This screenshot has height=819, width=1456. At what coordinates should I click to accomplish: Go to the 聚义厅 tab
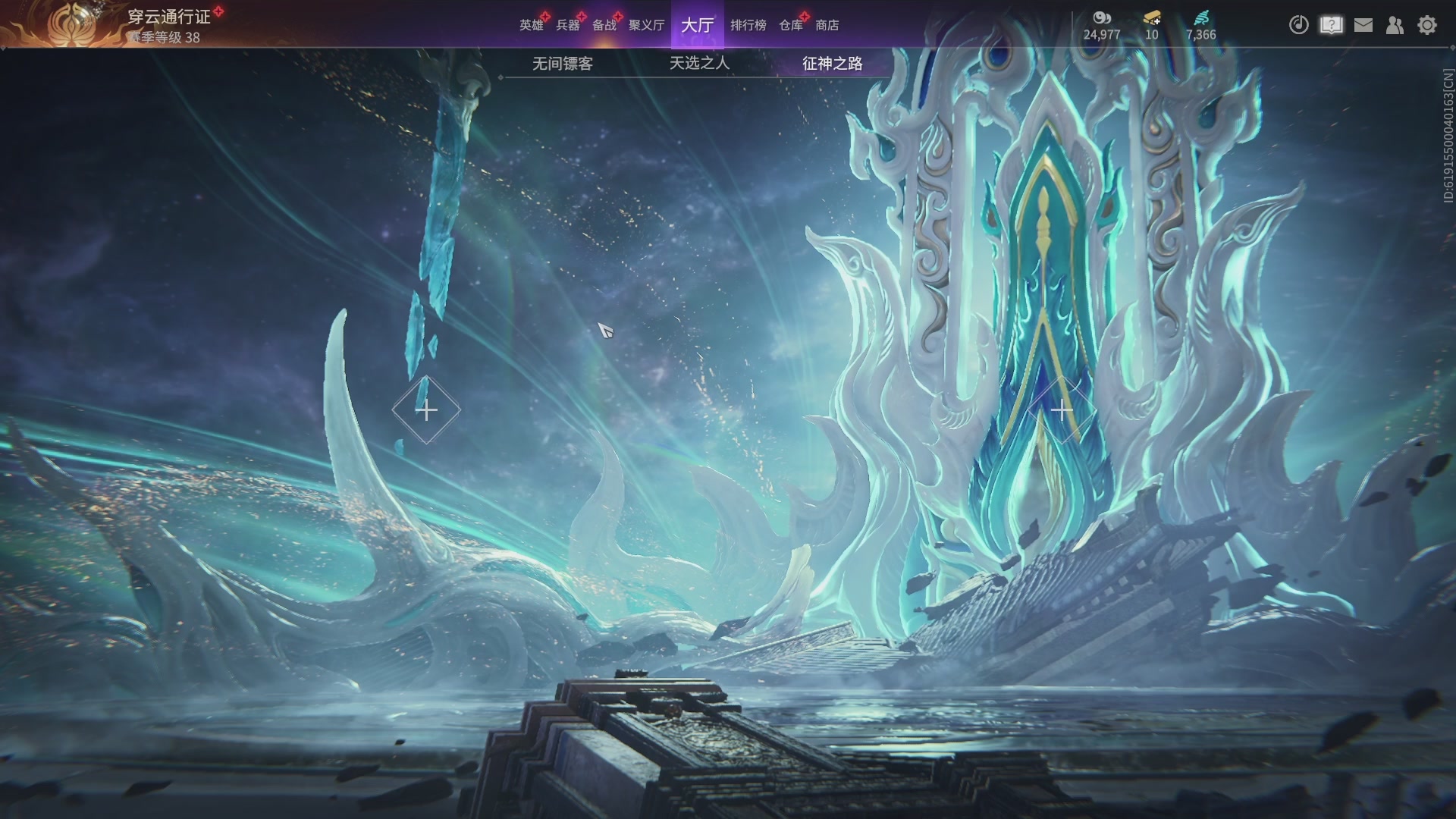[x=646, y=25]
